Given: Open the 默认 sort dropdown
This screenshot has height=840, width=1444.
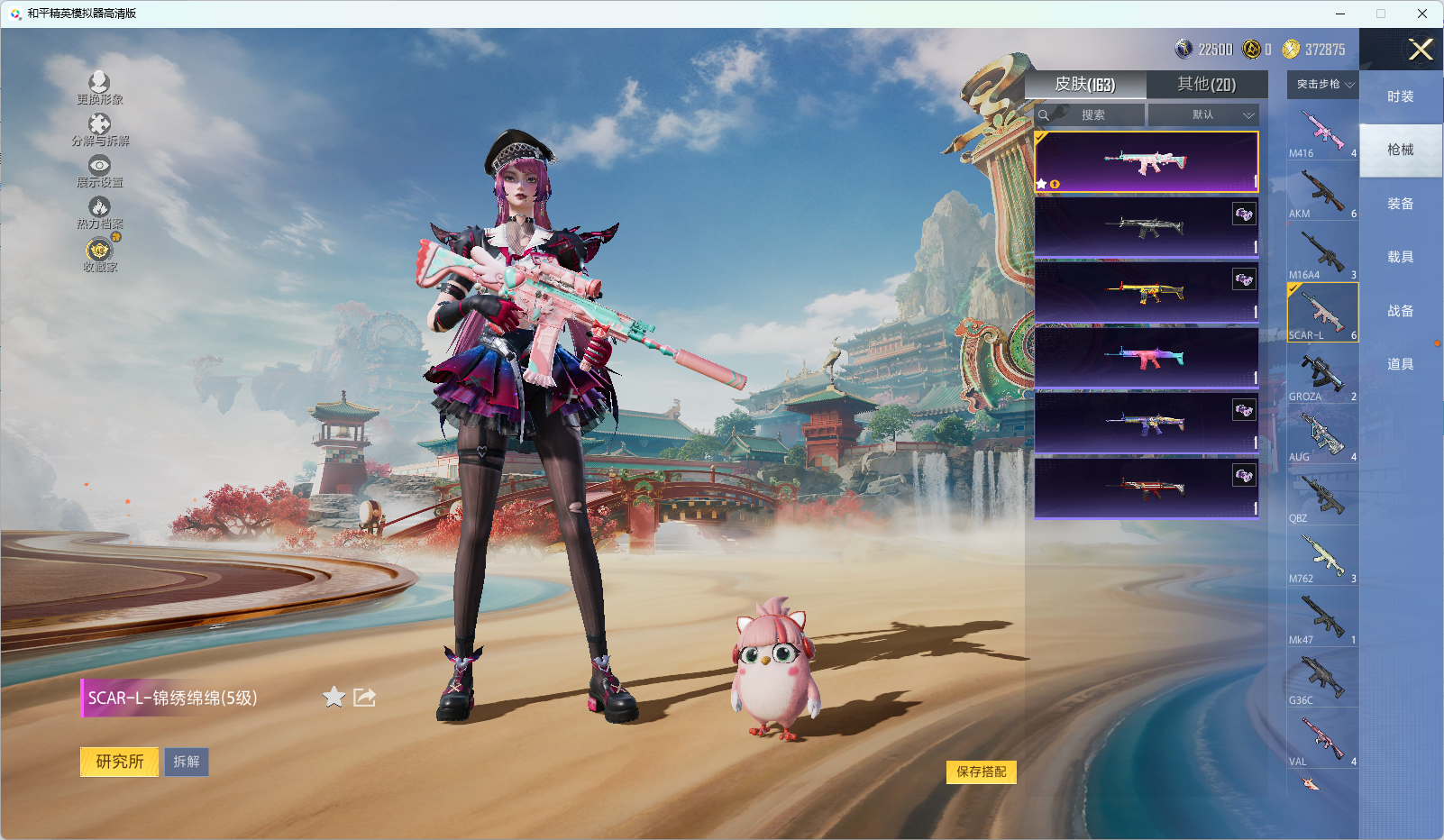Looking at the screenshot, I should (1203, 115).
